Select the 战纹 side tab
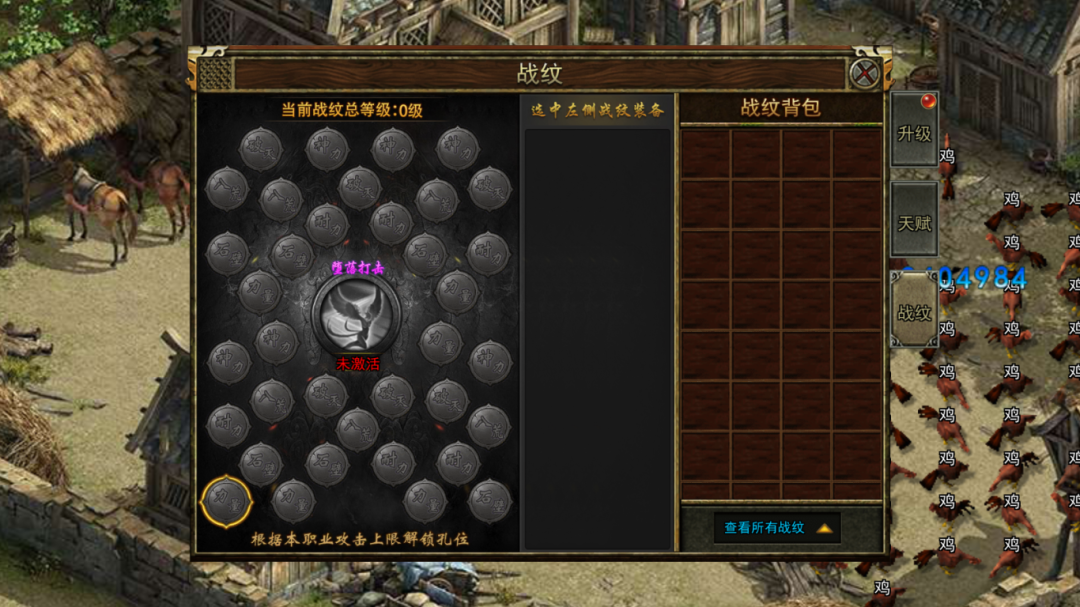This screenshot has width=1080, height=607. point(914,312)
